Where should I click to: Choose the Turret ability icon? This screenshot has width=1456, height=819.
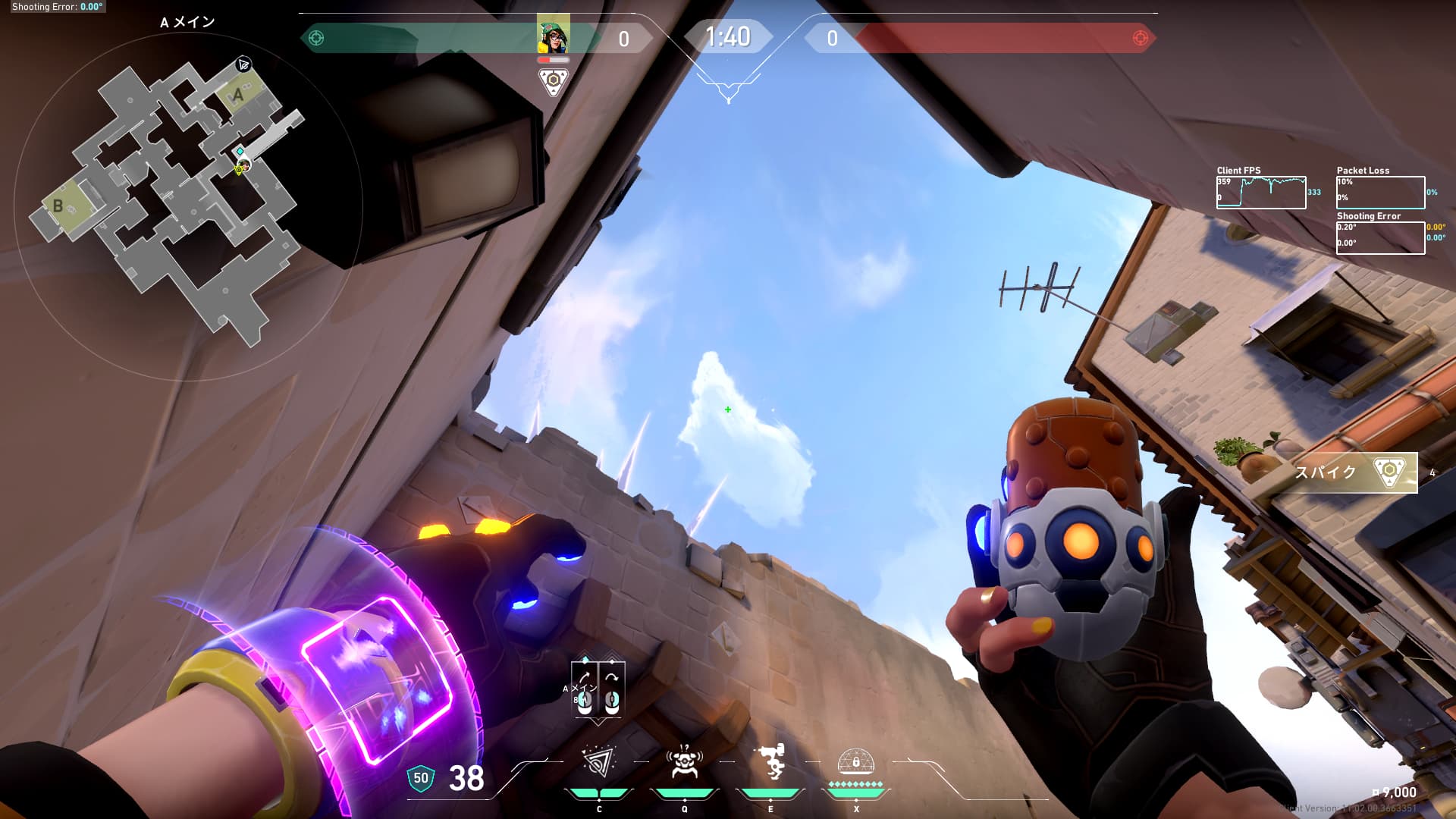770,762
